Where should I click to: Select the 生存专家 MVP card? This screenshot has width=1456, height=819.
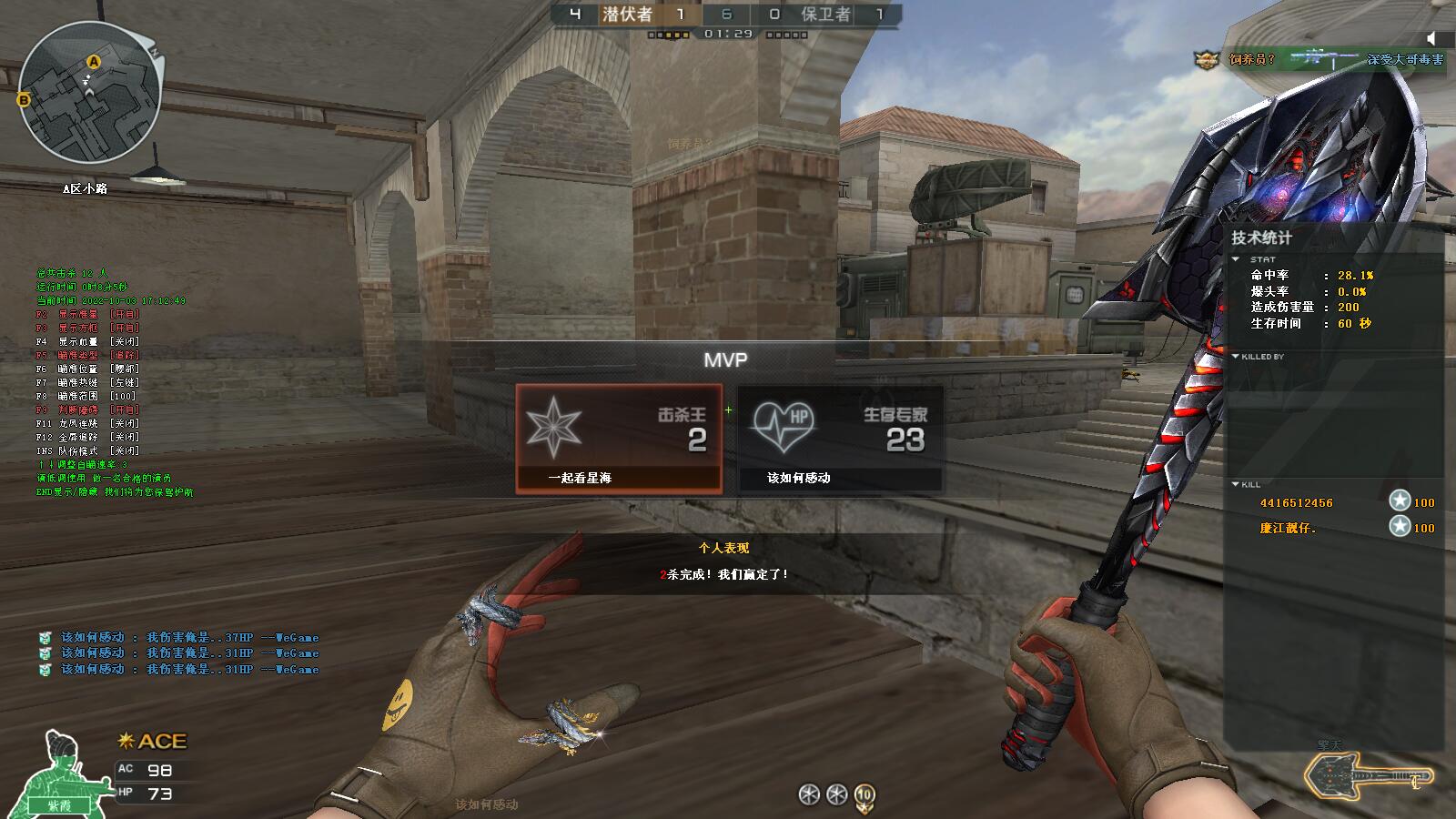pos(839,439)
